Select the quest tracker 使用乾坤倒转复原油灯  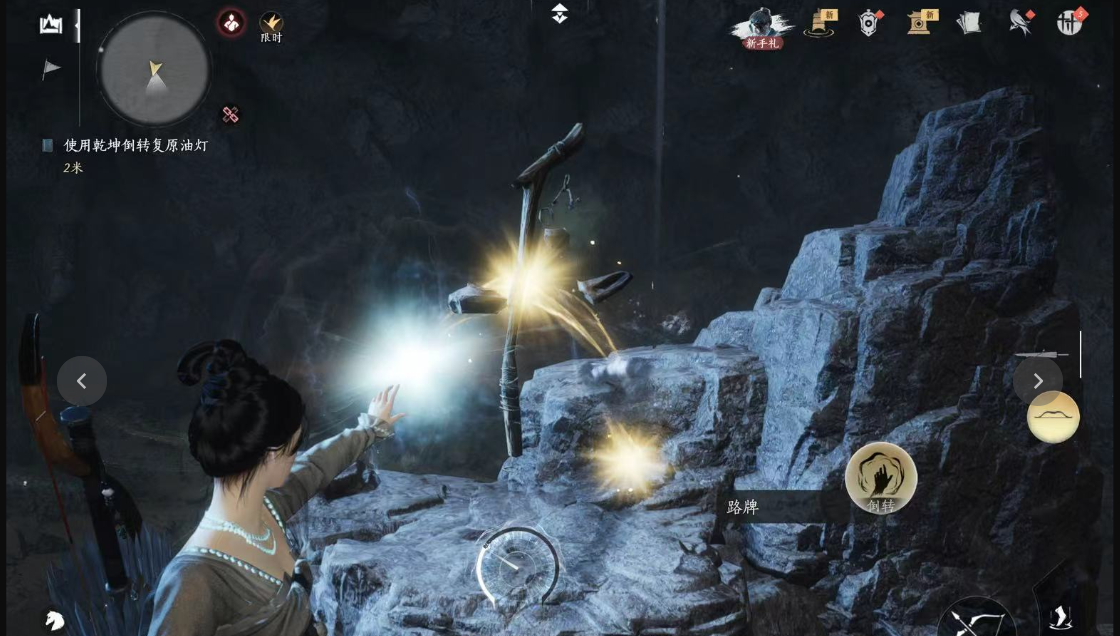click(136, 146)
